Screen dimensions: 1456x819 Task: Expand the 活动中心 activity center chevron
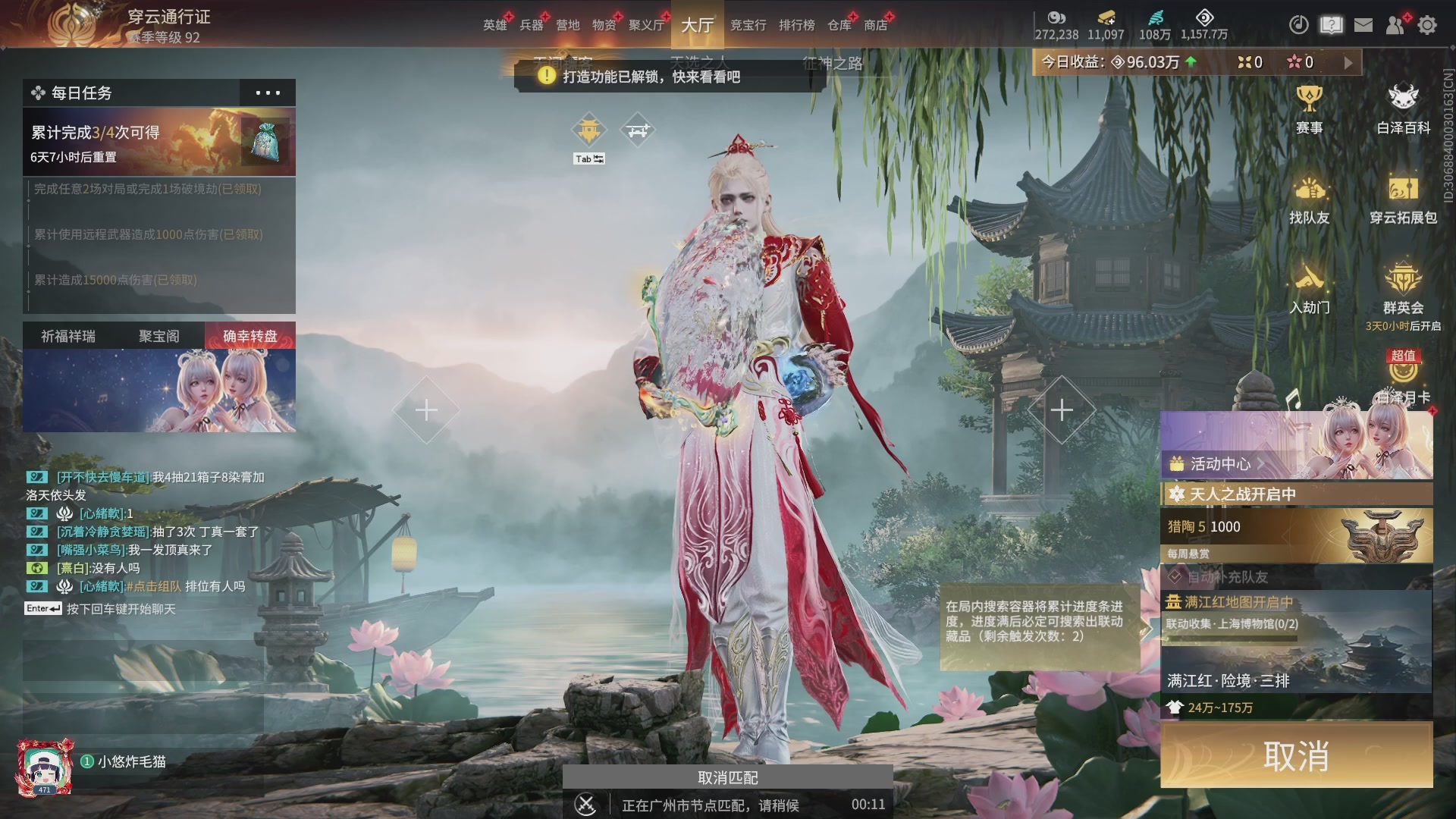1260,464
